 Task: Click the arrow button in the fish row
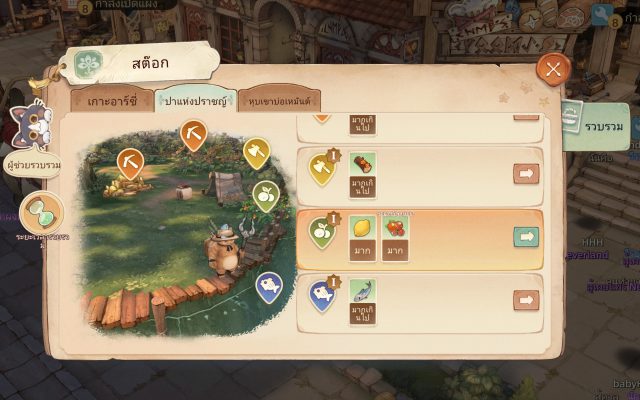526,299
